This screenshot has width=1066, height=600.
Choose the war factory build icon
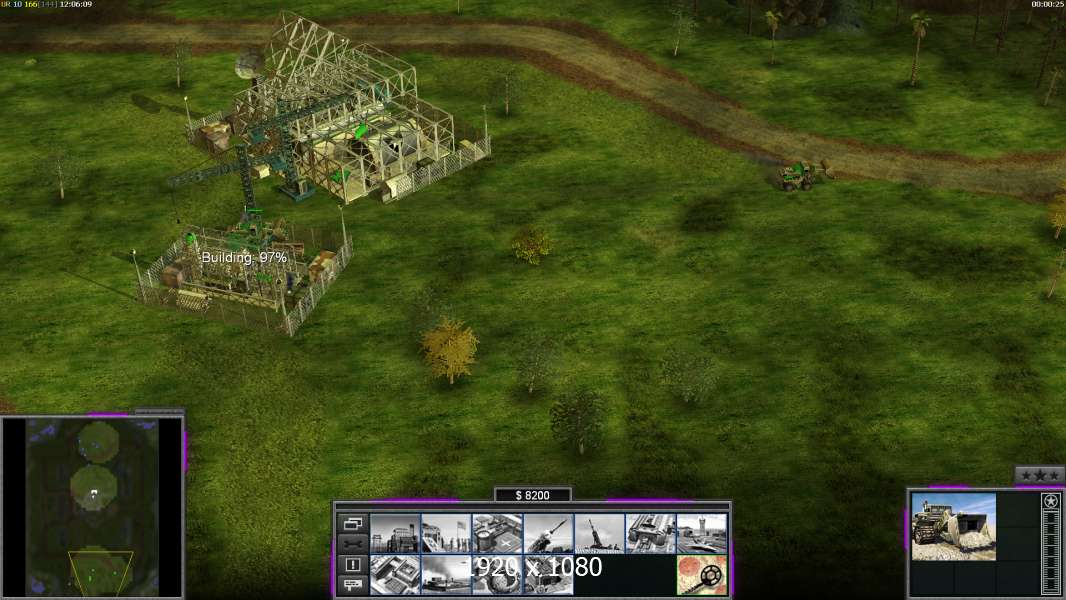[650, 534]
